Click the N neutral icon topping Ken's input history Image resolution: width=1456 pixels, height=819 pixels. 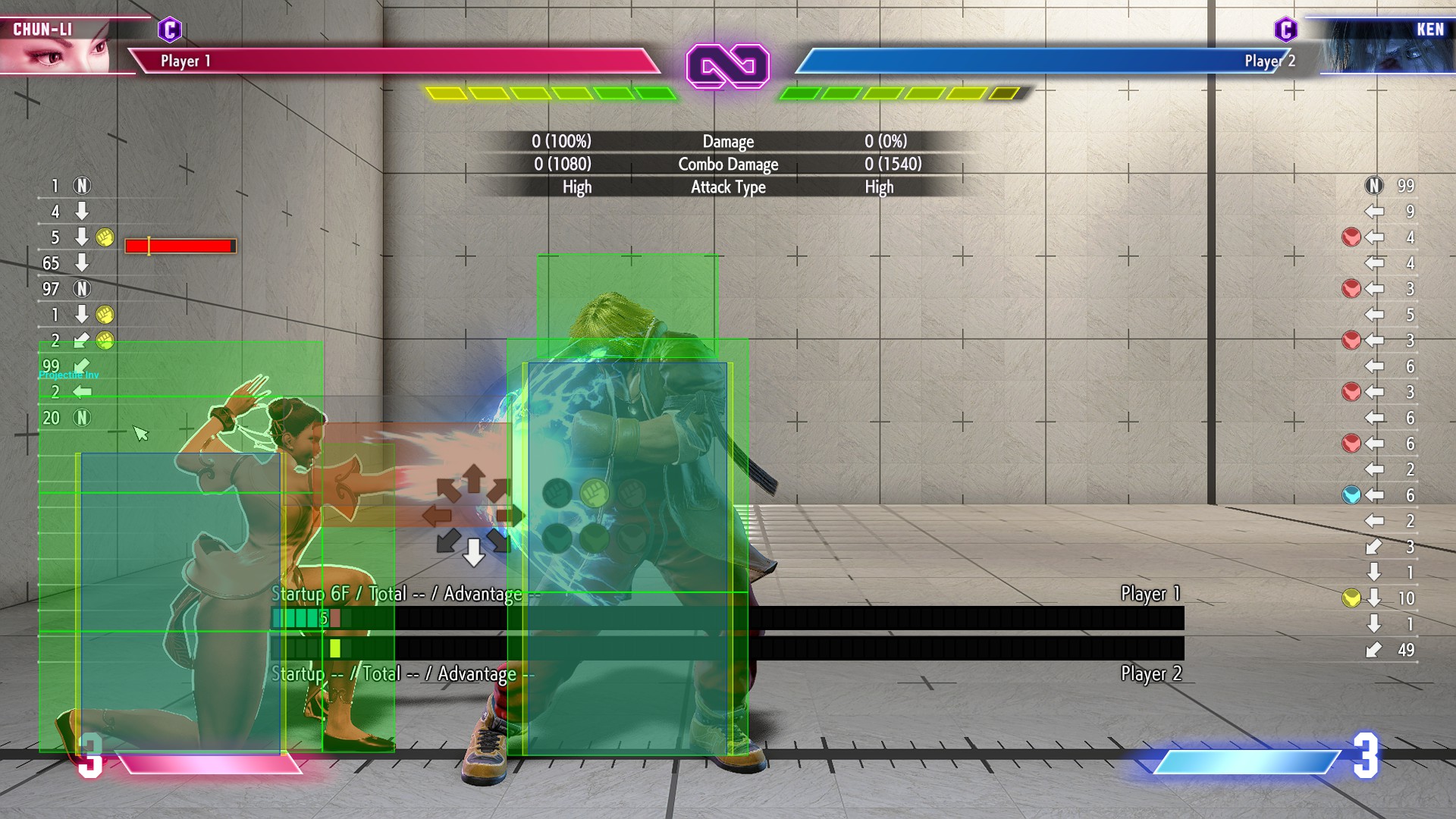(x=1374, y=184)
